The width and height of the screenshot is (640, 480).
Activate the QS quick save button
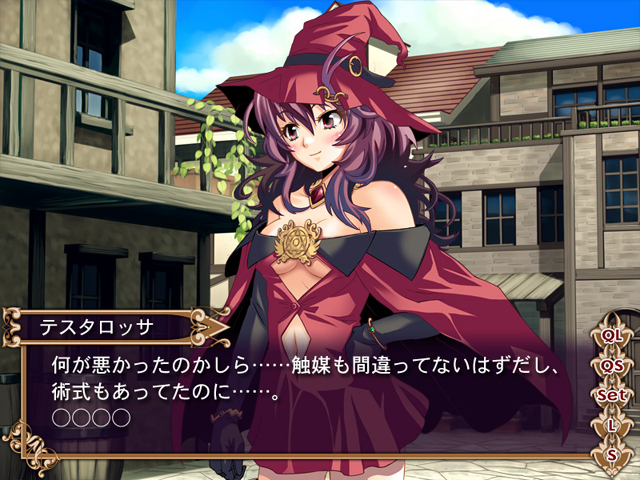click(x=612, y=366)
